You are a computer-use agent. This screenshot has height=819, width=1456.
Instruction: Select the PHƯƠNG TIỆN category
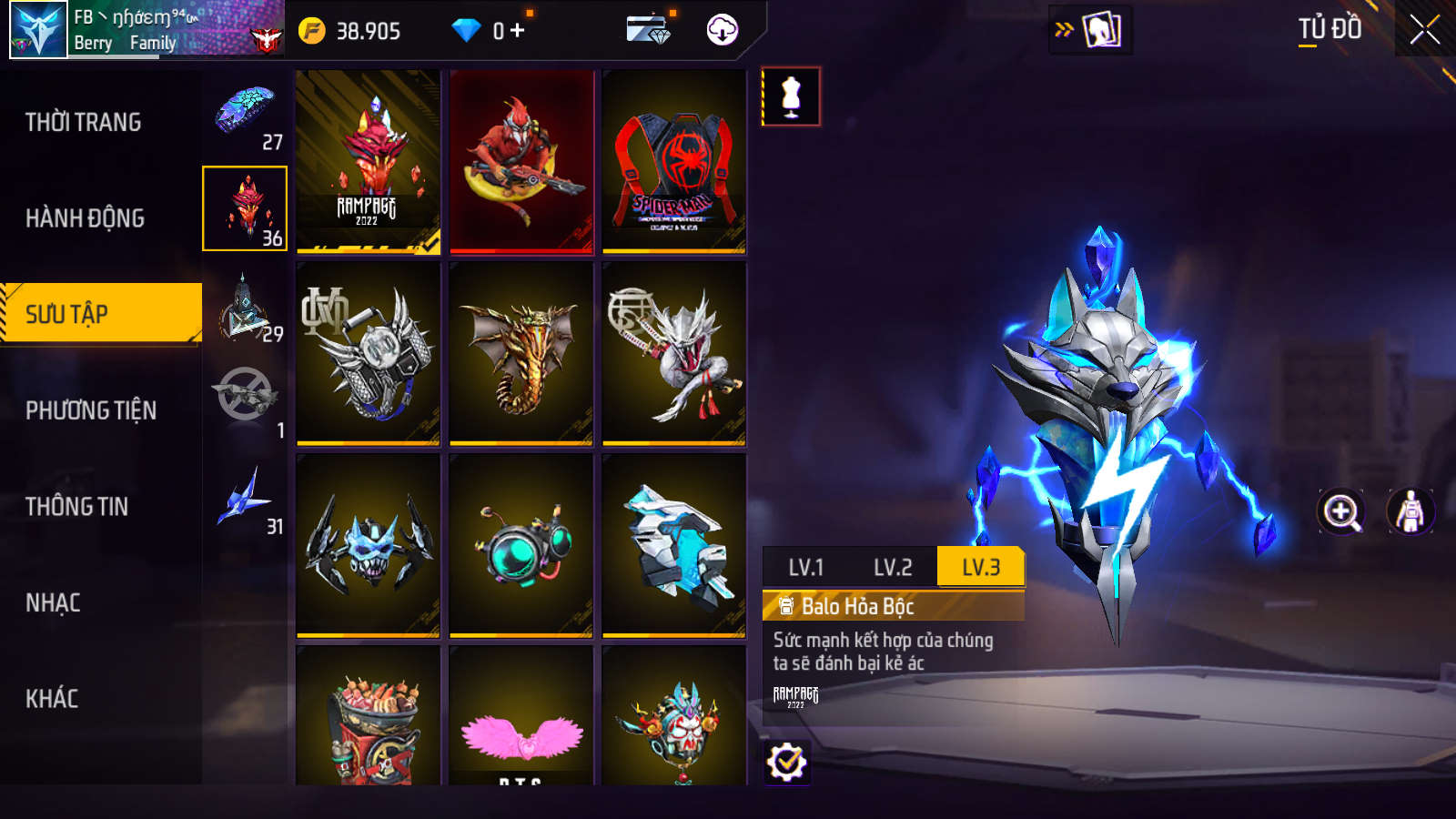(91, 410)
